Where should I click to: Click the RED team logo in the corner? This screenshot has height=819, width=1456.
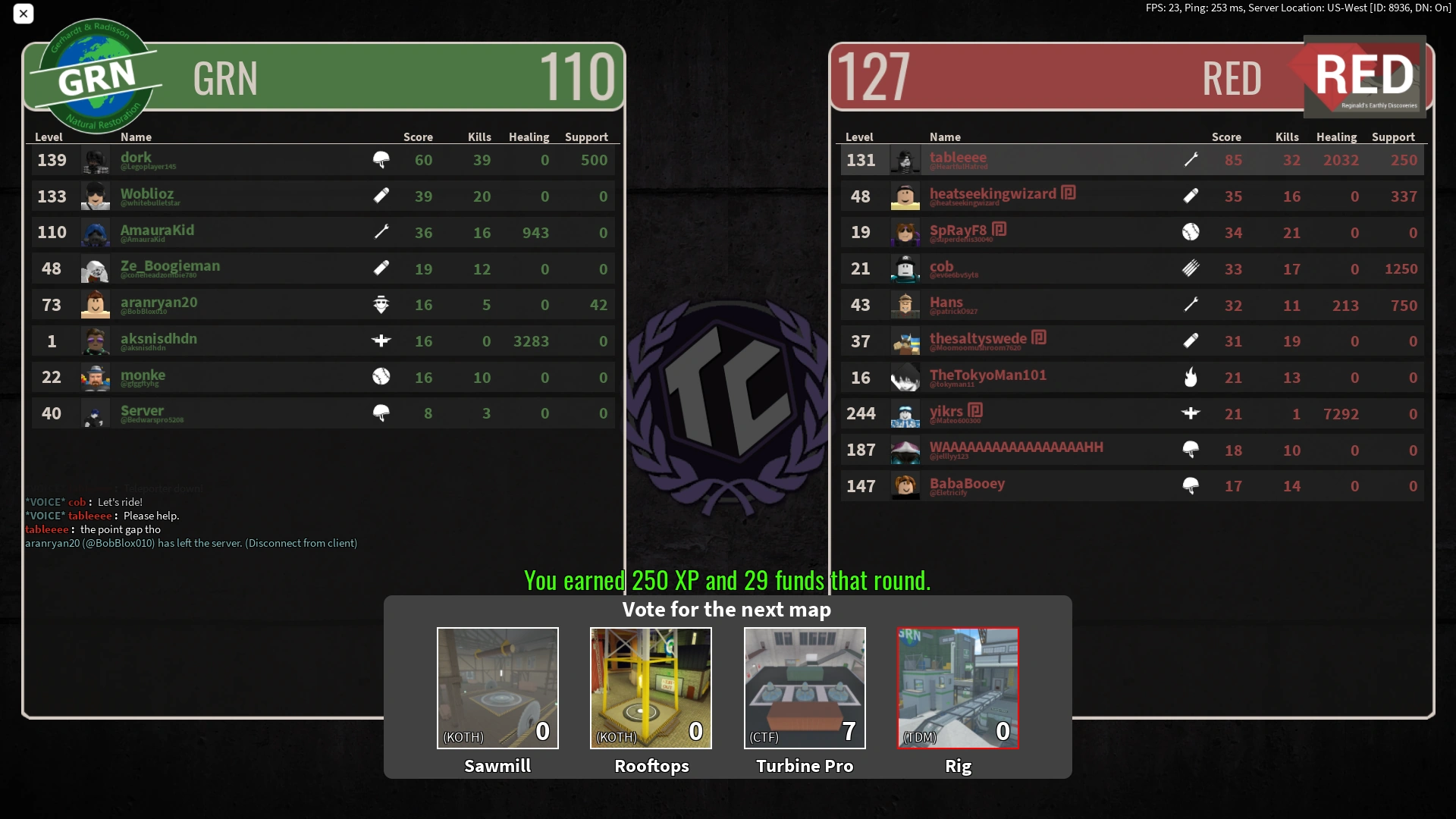pos(1363,76)
